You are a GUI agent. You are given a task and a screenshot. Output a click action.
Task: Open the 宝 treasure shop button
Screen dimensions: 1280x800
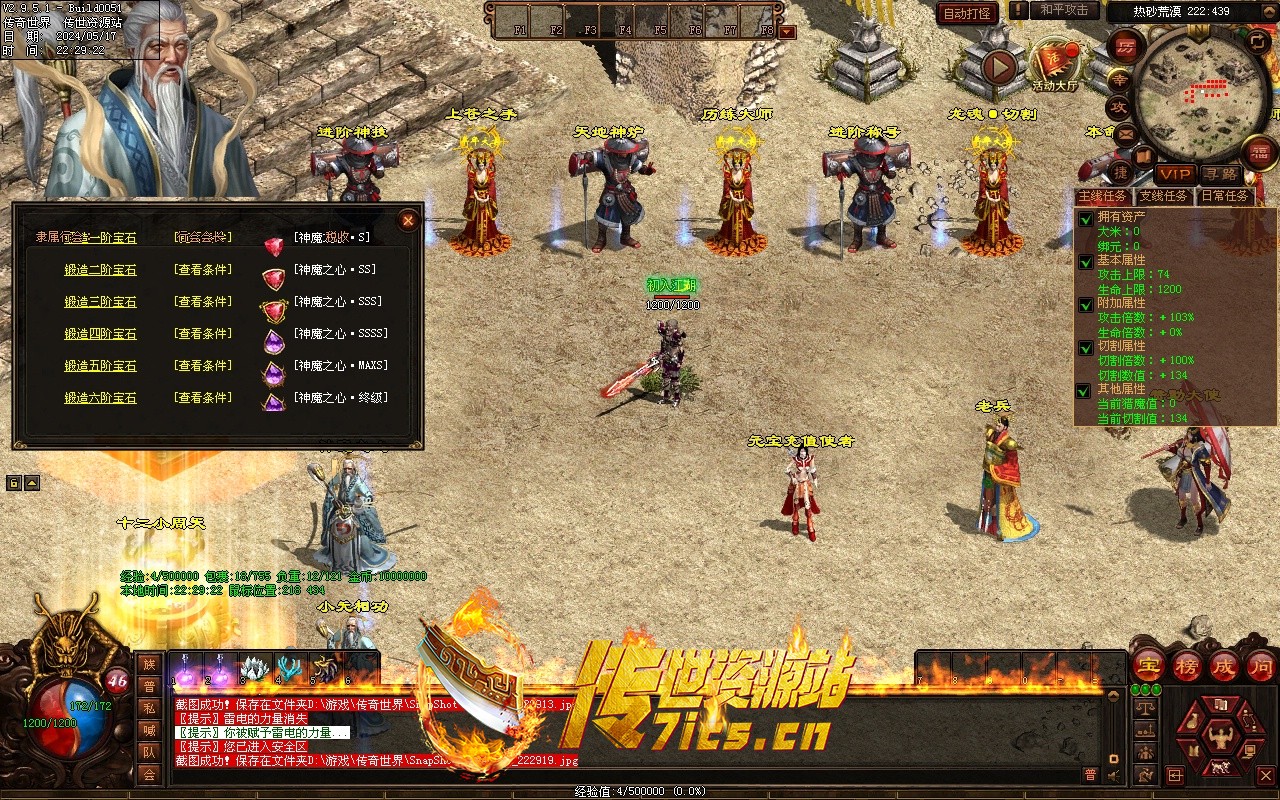[1148, 667]
